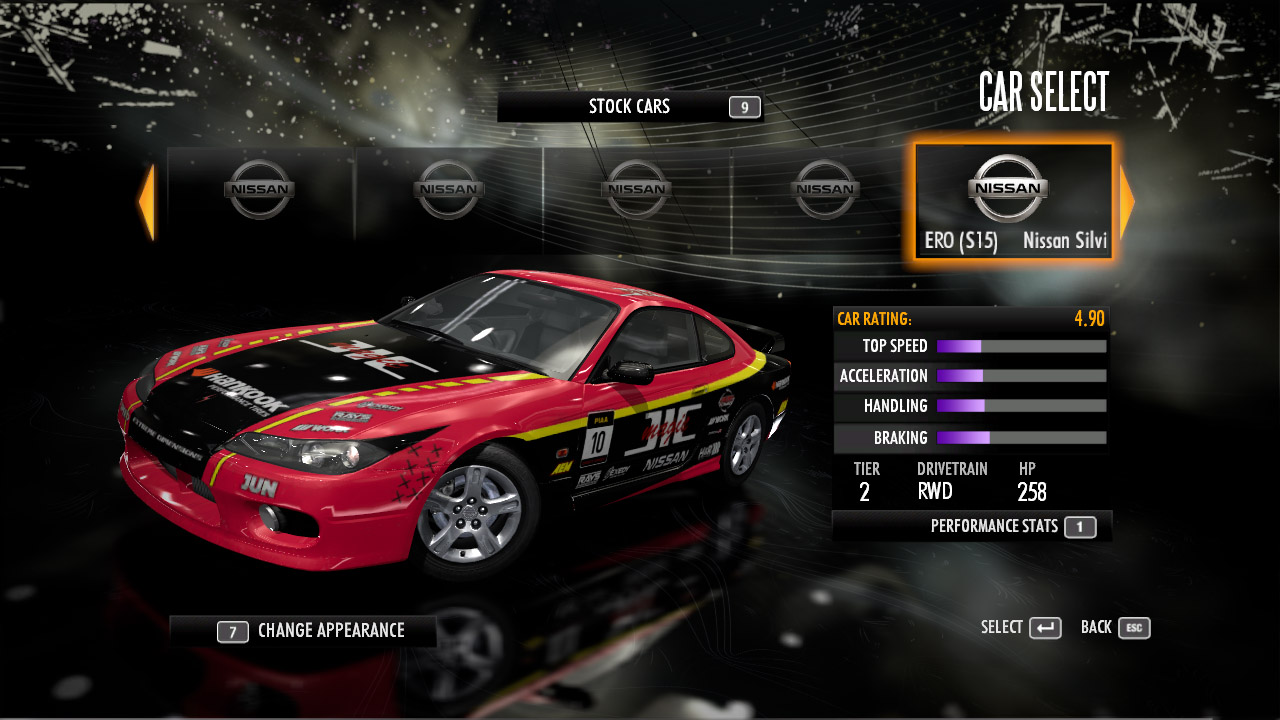Go Back from car select
This screenshot has height=720, width=1280.
(x=1115, y=628)
